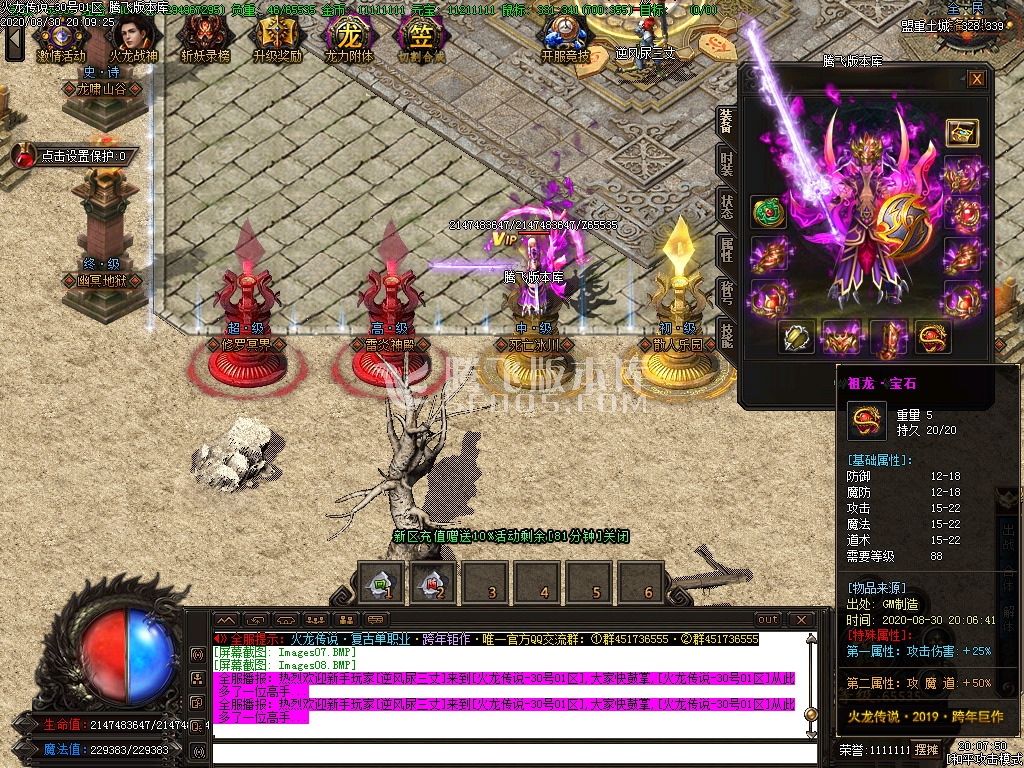The height and width of the screenshot is (768, 1024).
Task: Select the green jade amulet equipment slot
Action: coord(768,212)
